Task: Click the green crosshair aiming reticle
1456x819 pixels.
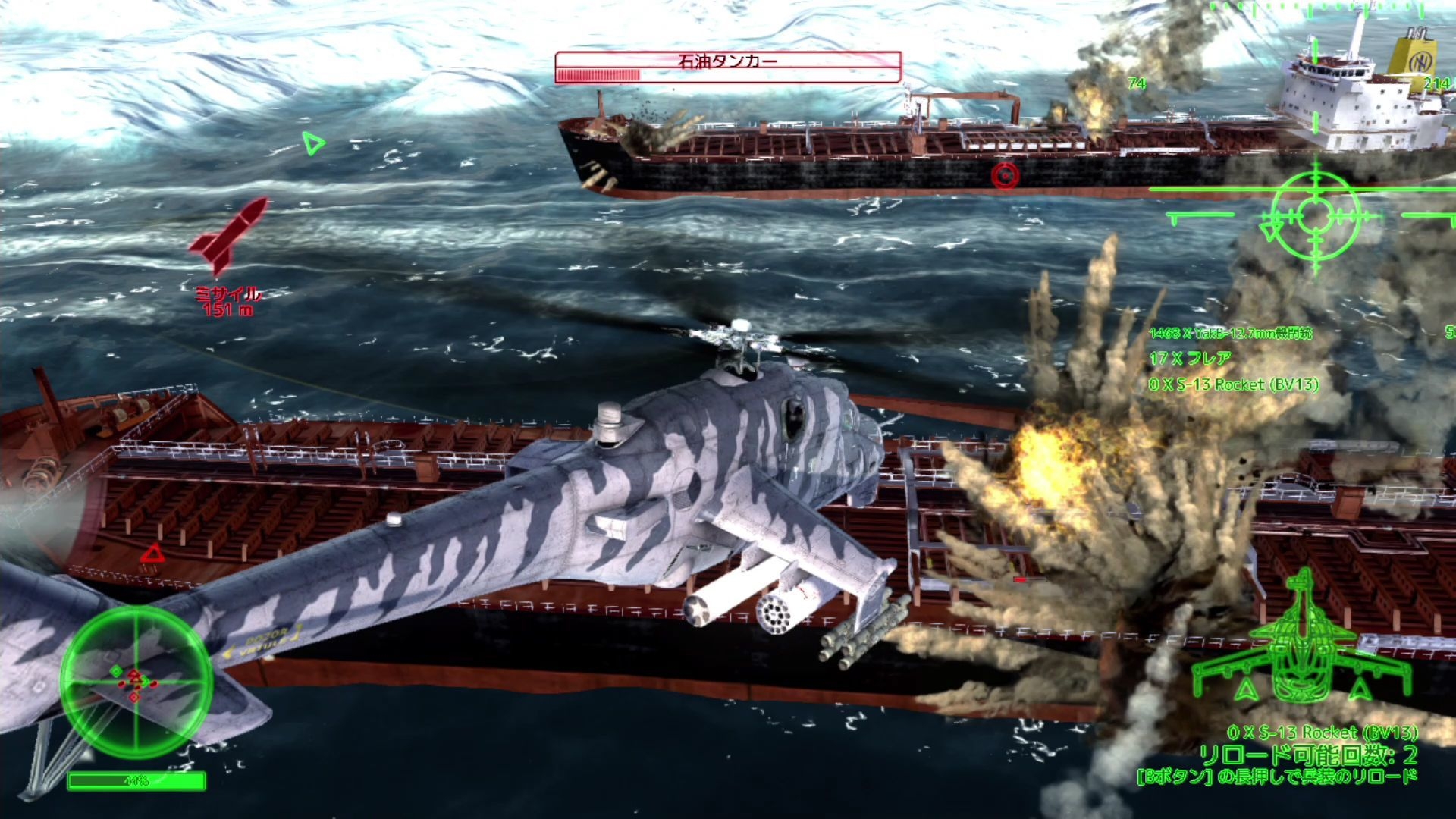Action: [x=1315, y=215]
